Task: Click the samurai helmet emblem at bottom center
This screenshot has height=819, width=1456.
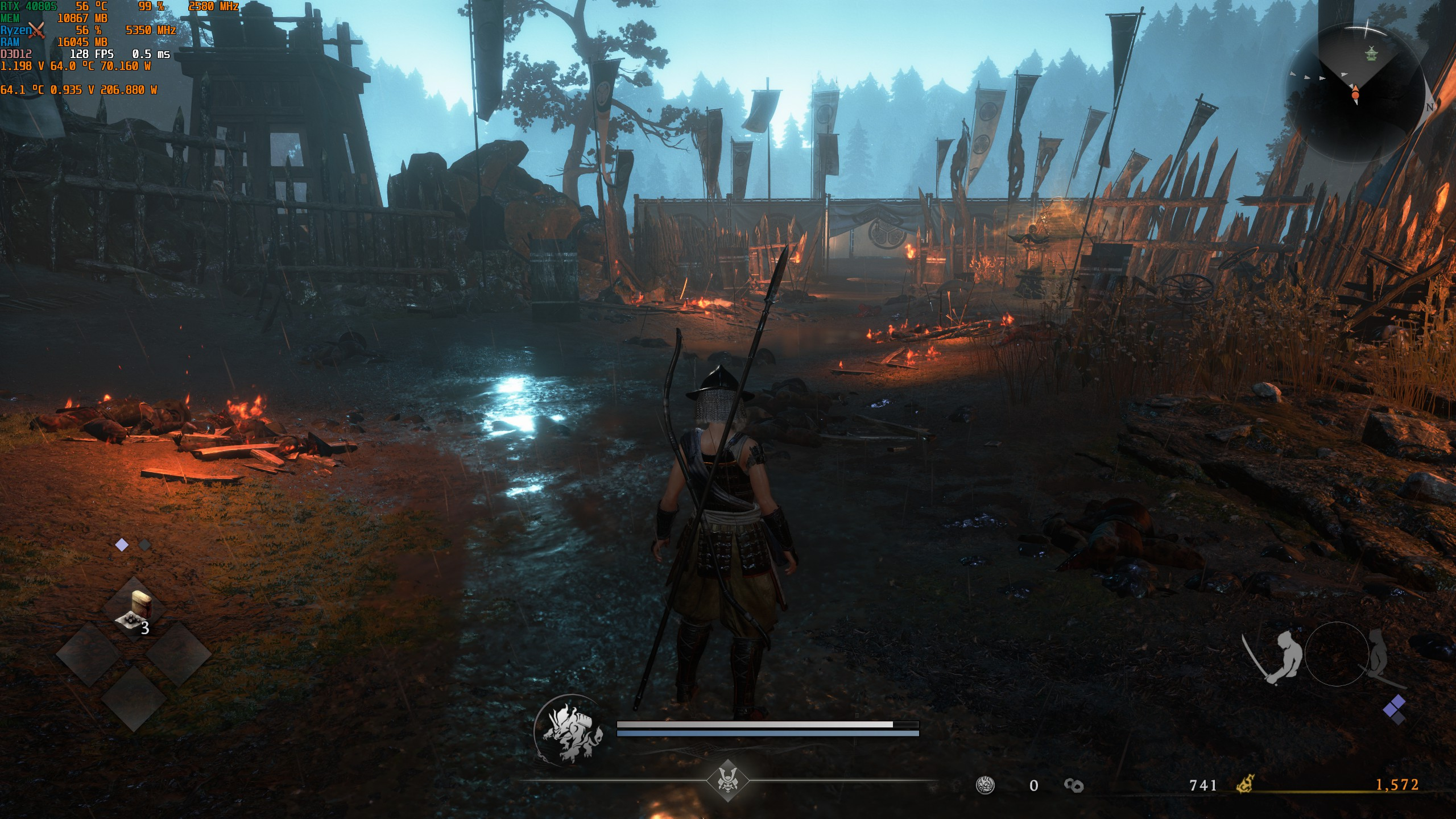Action: (727, 780)
